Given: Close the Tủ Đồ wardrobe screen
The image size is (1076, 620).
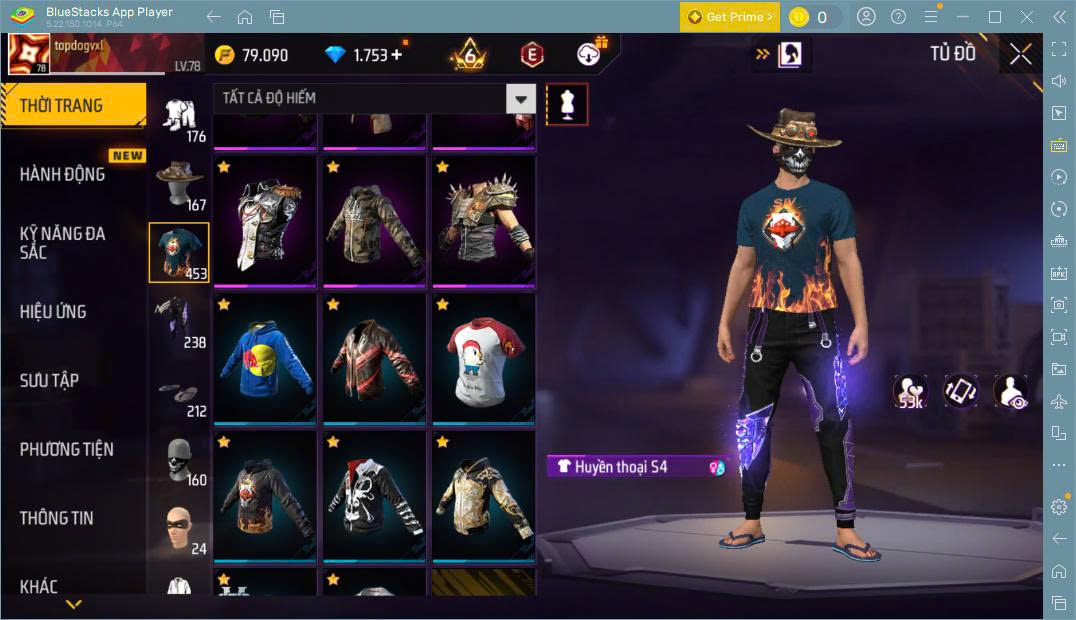Looking at the screenshot, I should coord(1020,54).
